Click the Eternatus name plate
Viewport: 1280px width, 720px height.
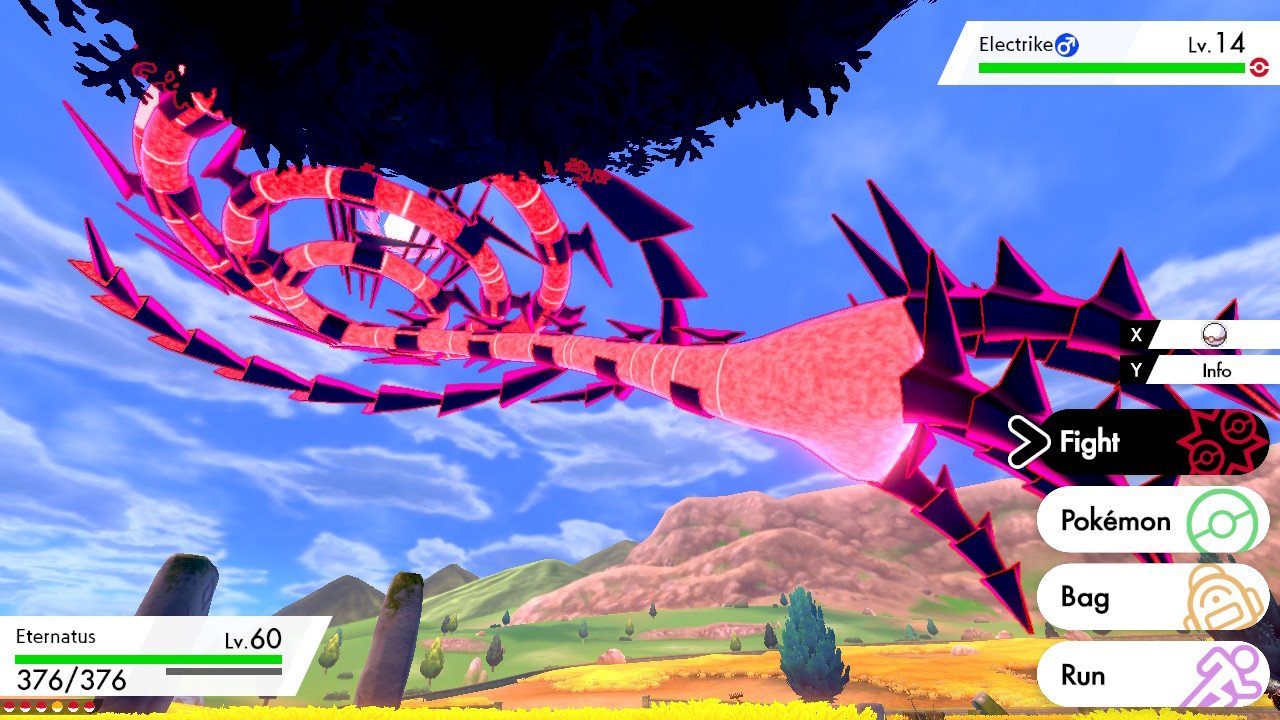[x=55, y=637]
